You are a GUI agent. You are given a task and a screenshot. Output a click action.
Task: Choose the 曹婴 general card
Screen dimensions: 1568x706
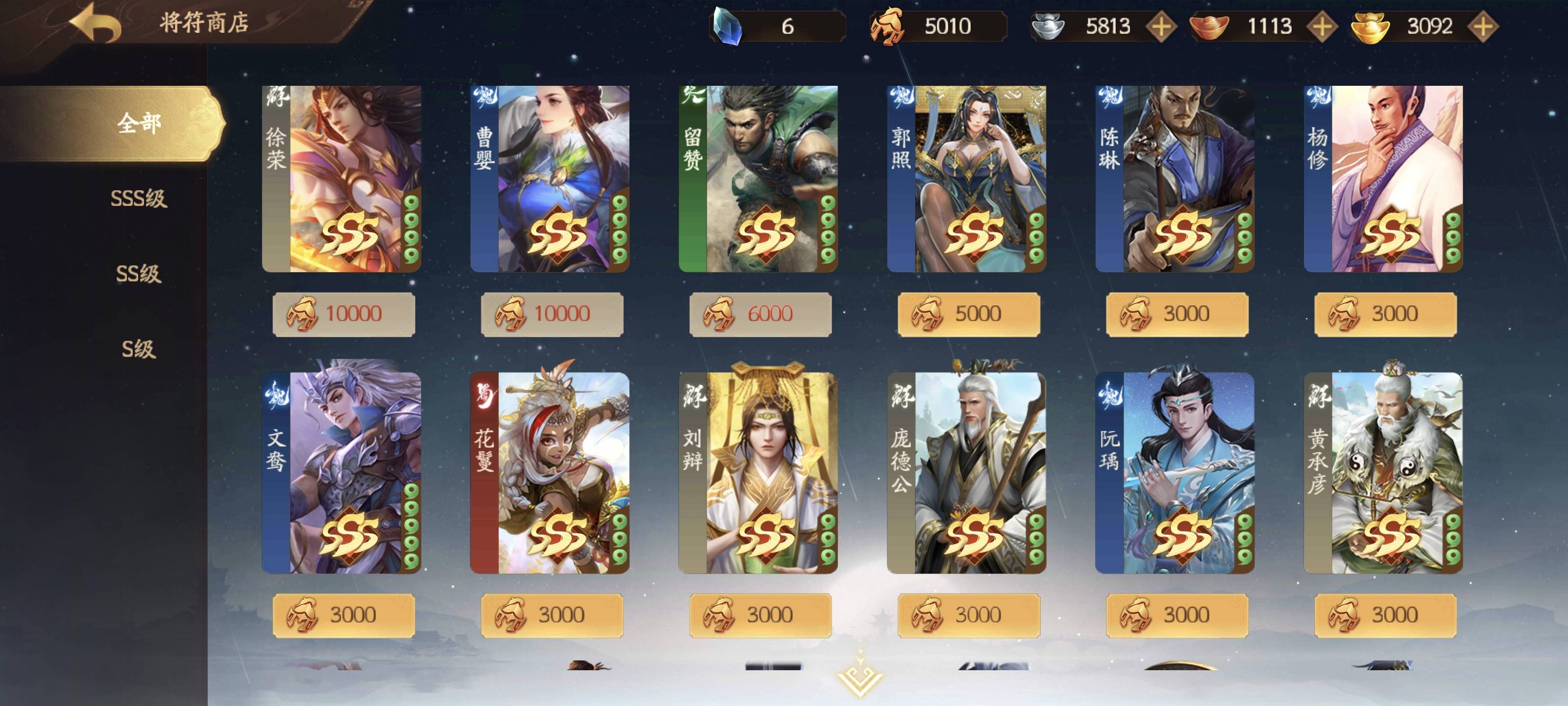[550, 178]
